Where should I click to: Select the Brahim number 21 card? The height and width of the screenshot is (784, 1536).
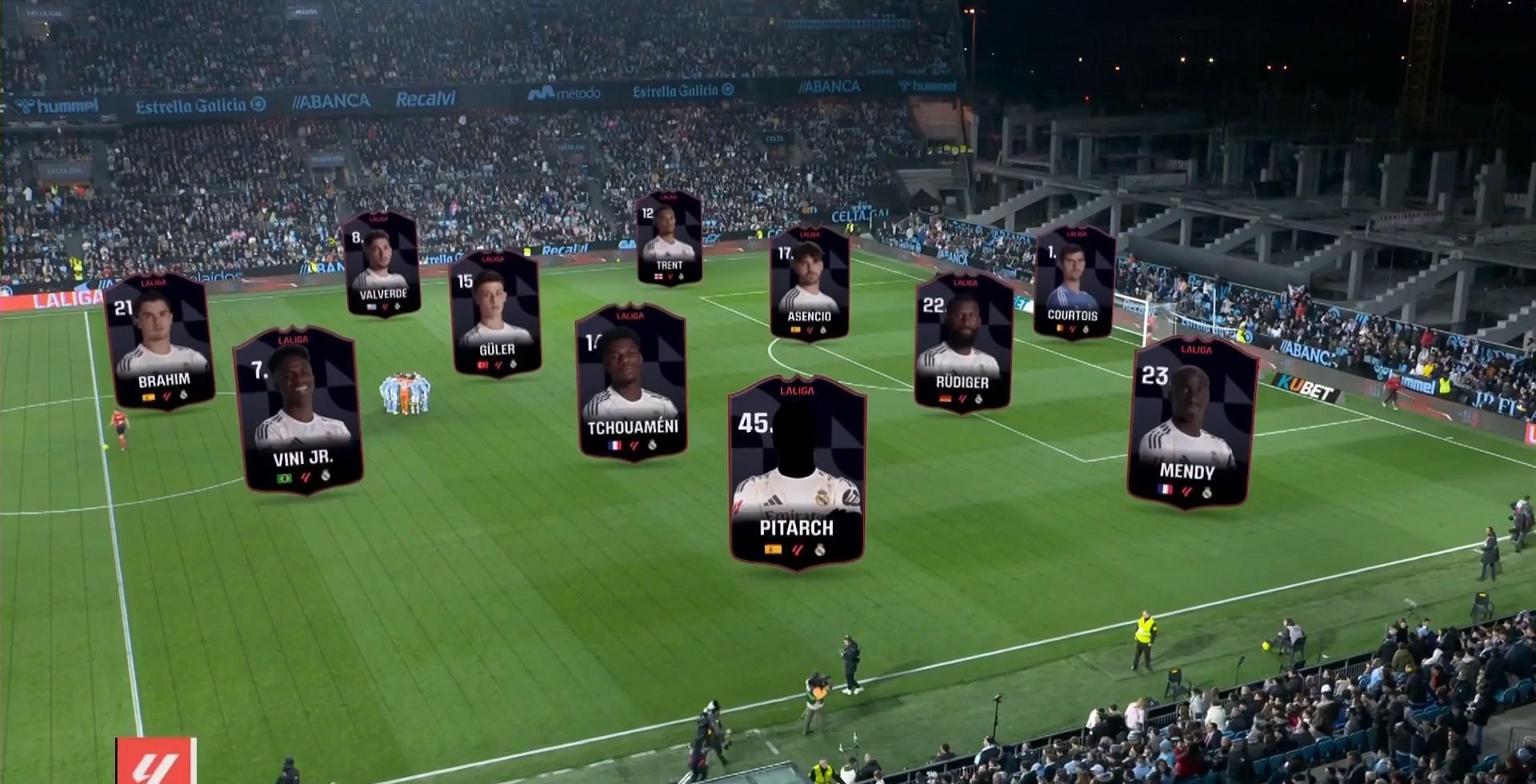pyautogui.click(x=159, y=342)
